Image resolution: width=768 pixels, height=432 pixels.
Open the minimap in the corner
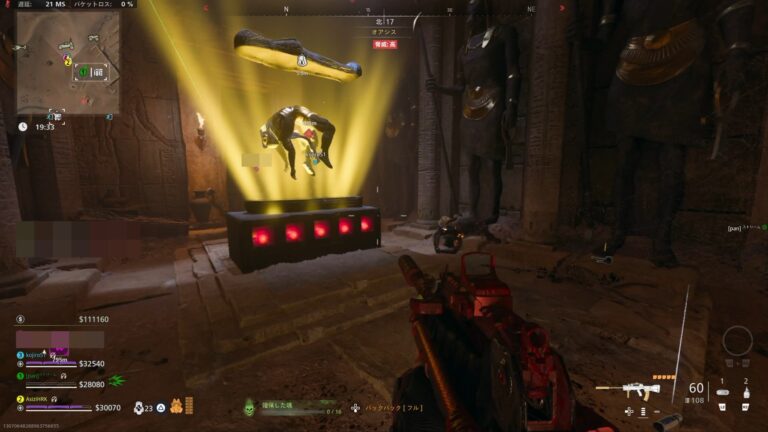tap(68, 62)
